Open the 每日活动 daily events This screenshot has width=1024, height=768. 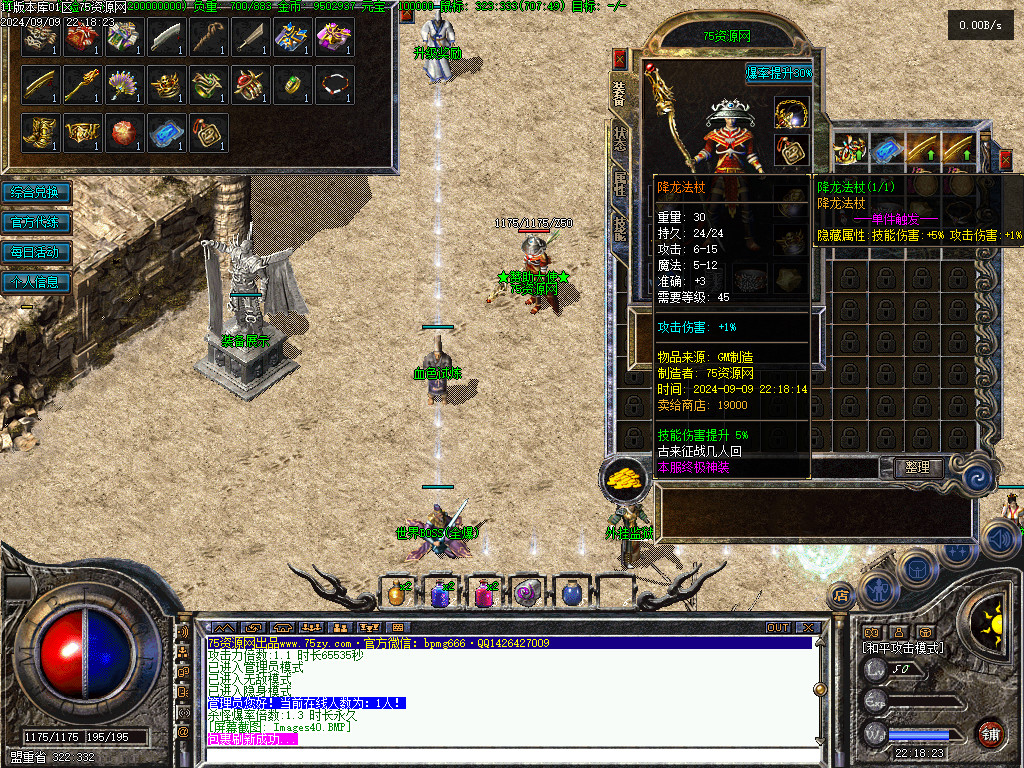coord(36,252)
